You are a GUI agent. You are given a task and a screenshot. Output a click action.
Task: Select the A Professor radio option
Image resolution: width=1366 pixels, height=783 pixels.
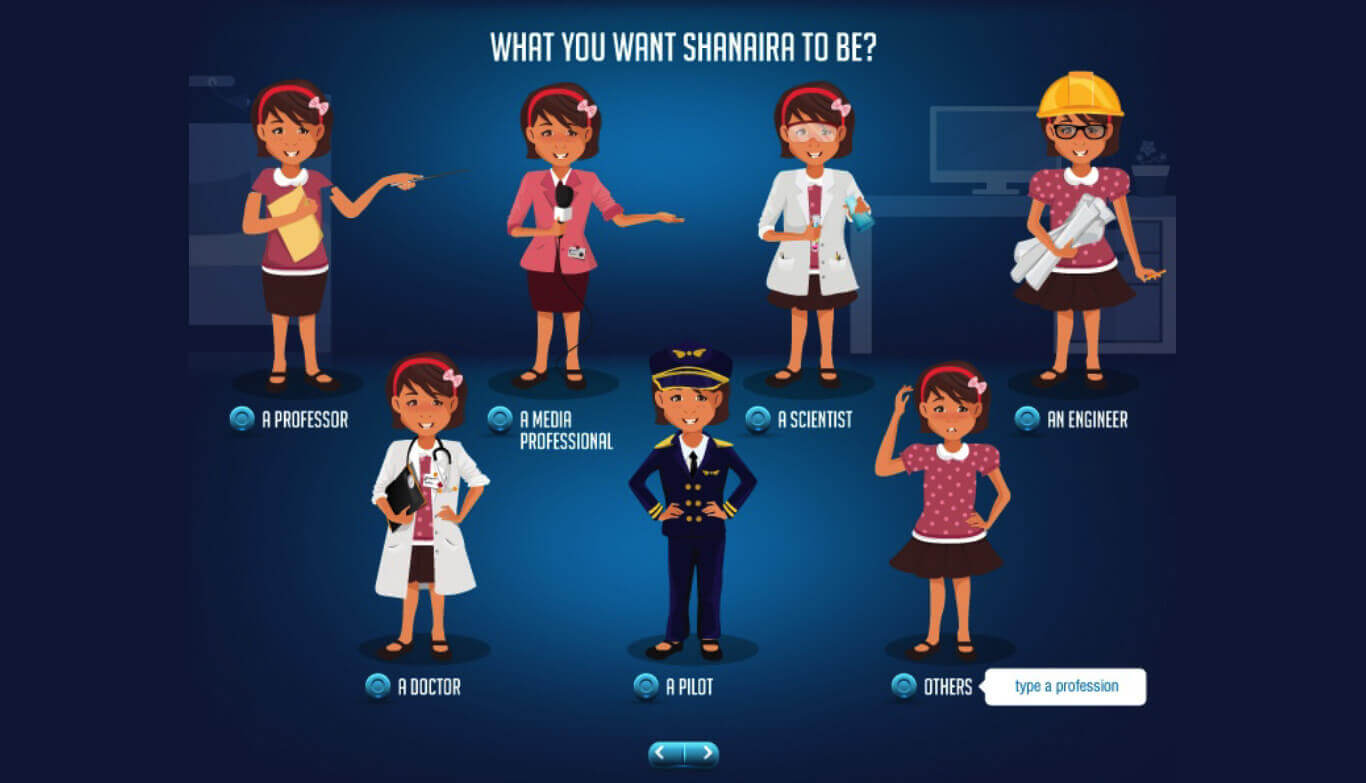tap(242, 419)
